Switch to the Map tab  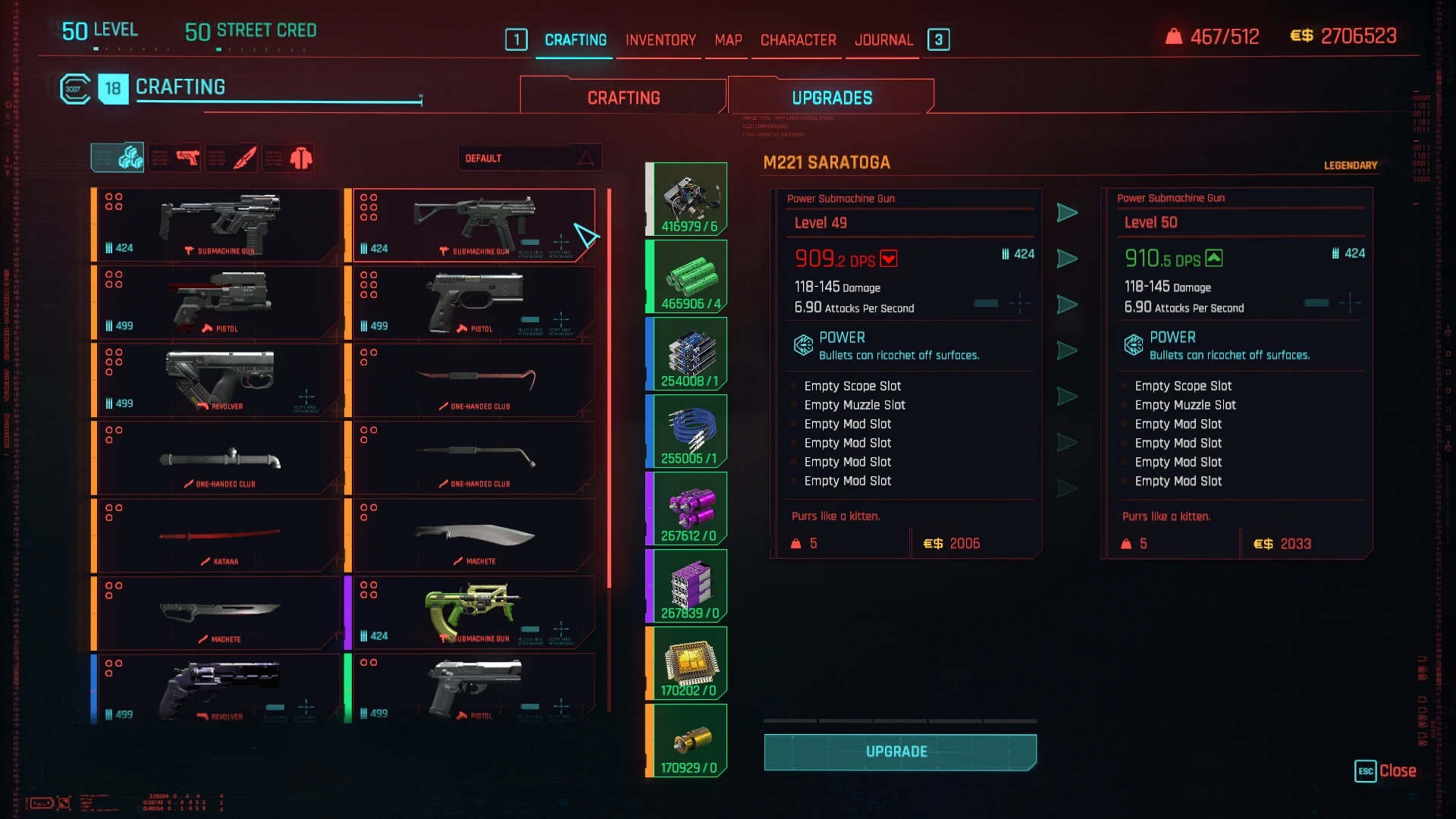click(728, 39)
